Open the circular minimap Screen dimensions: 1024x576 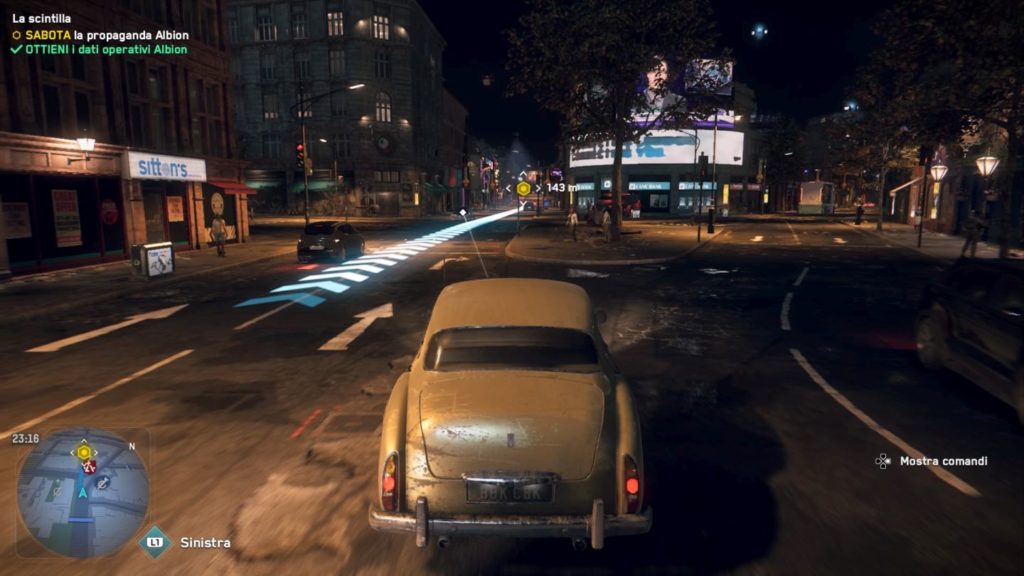click(x=83, y=492)
